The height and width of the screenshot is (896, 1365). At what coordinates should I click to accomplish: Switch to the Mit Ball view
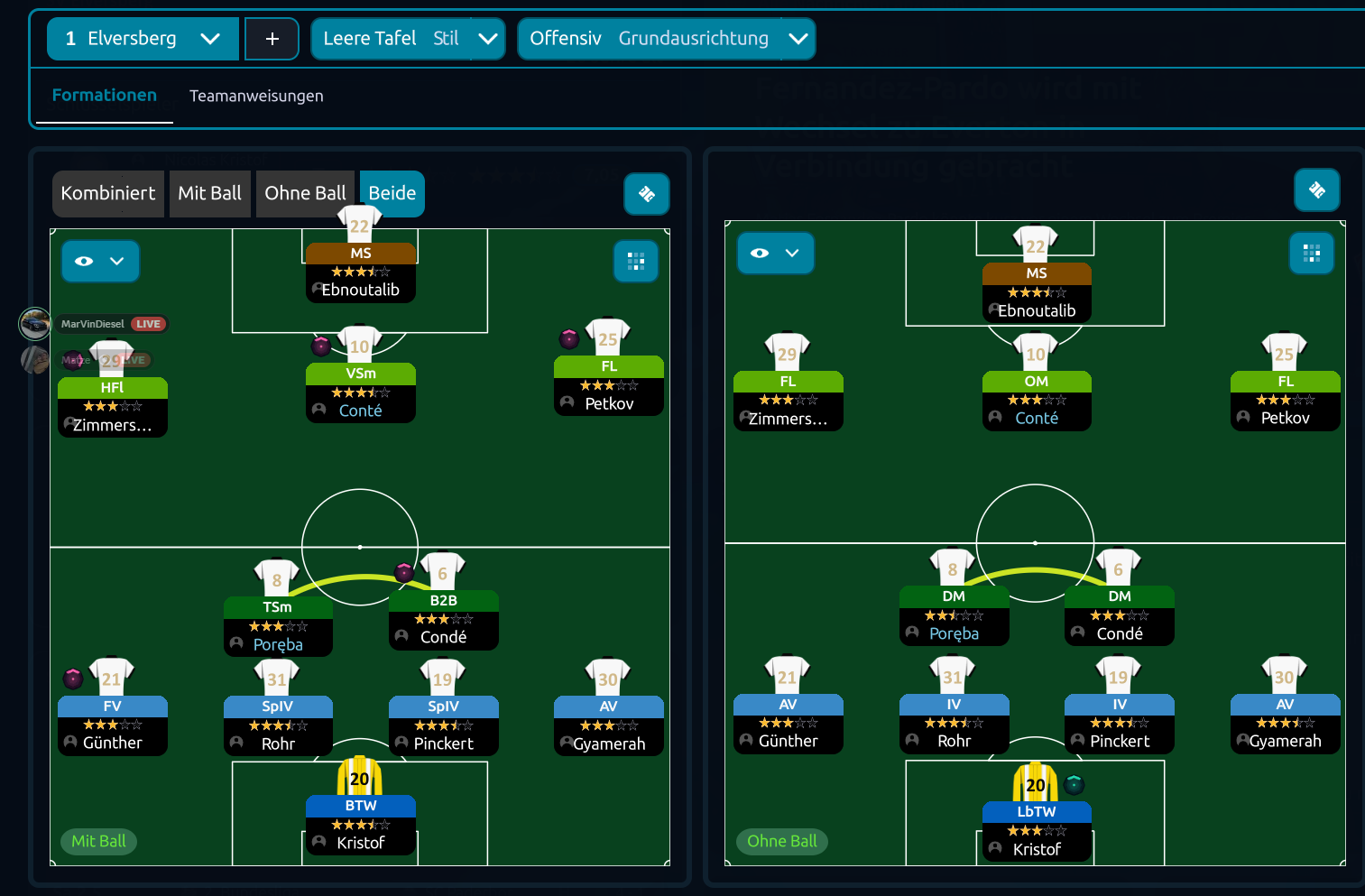(210, 193)
